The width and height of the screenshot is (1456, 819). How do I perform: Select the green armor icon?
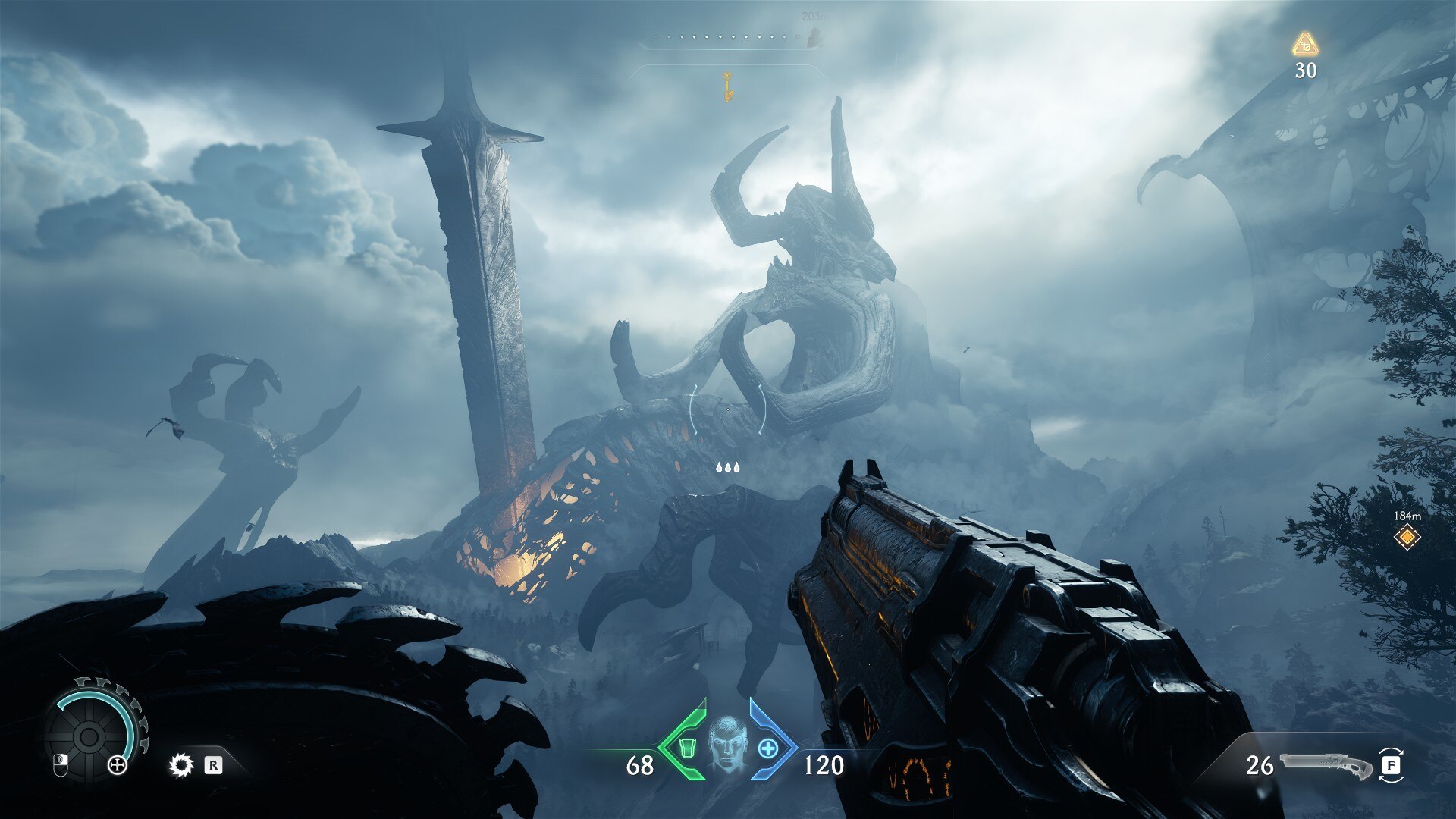pos(688,748)
